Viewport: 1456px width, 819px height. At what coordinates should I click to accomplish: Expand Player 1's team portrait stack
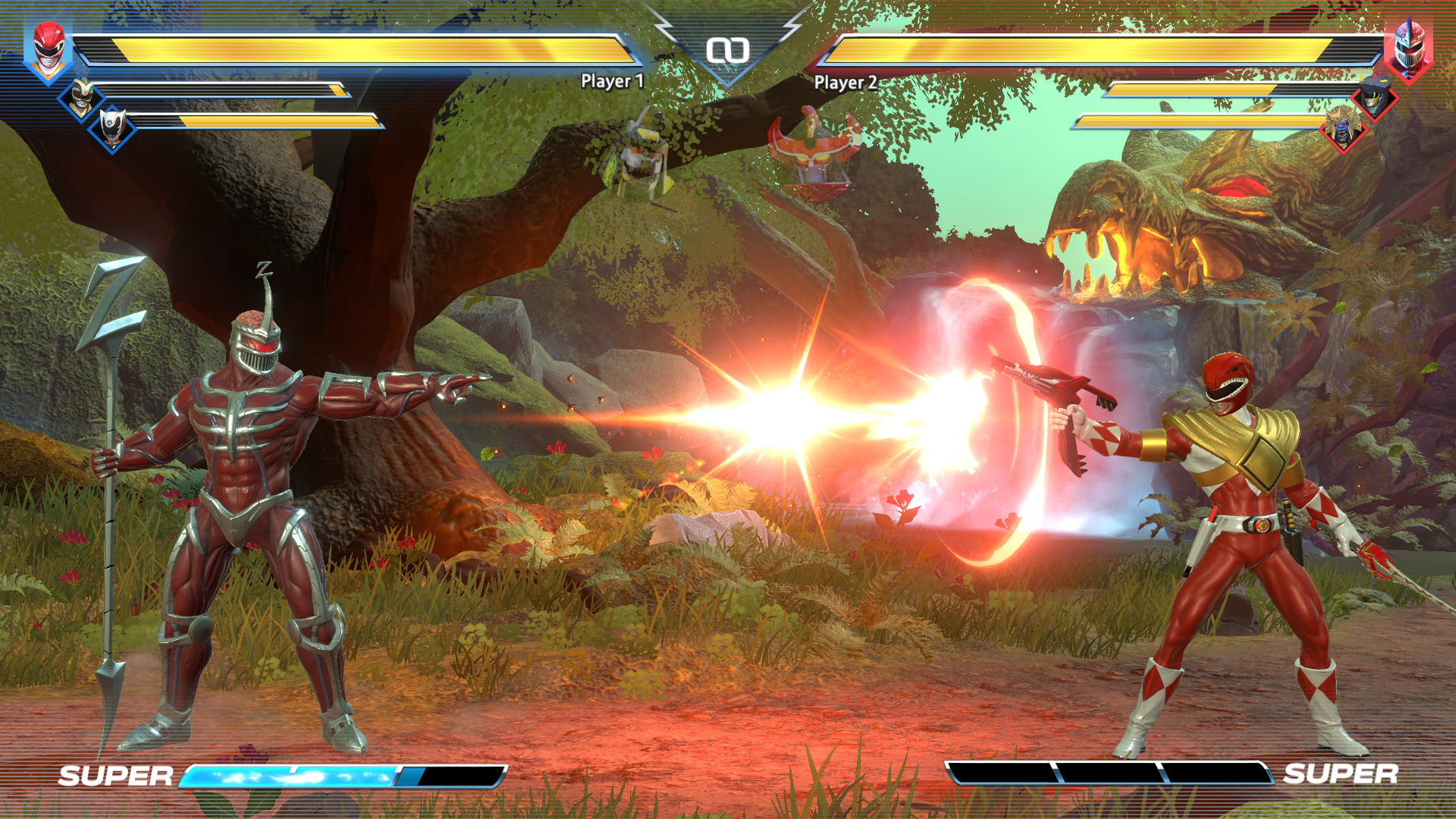49,49
